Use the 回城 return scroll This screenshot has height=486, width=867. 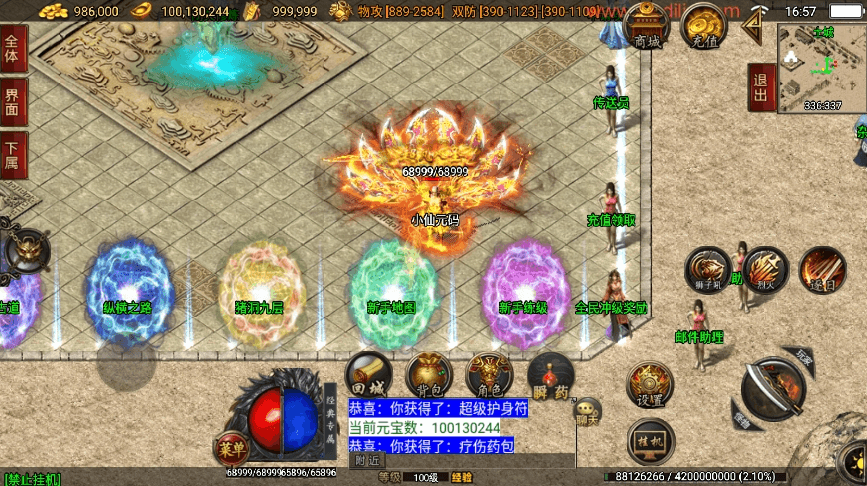(367, 377)
